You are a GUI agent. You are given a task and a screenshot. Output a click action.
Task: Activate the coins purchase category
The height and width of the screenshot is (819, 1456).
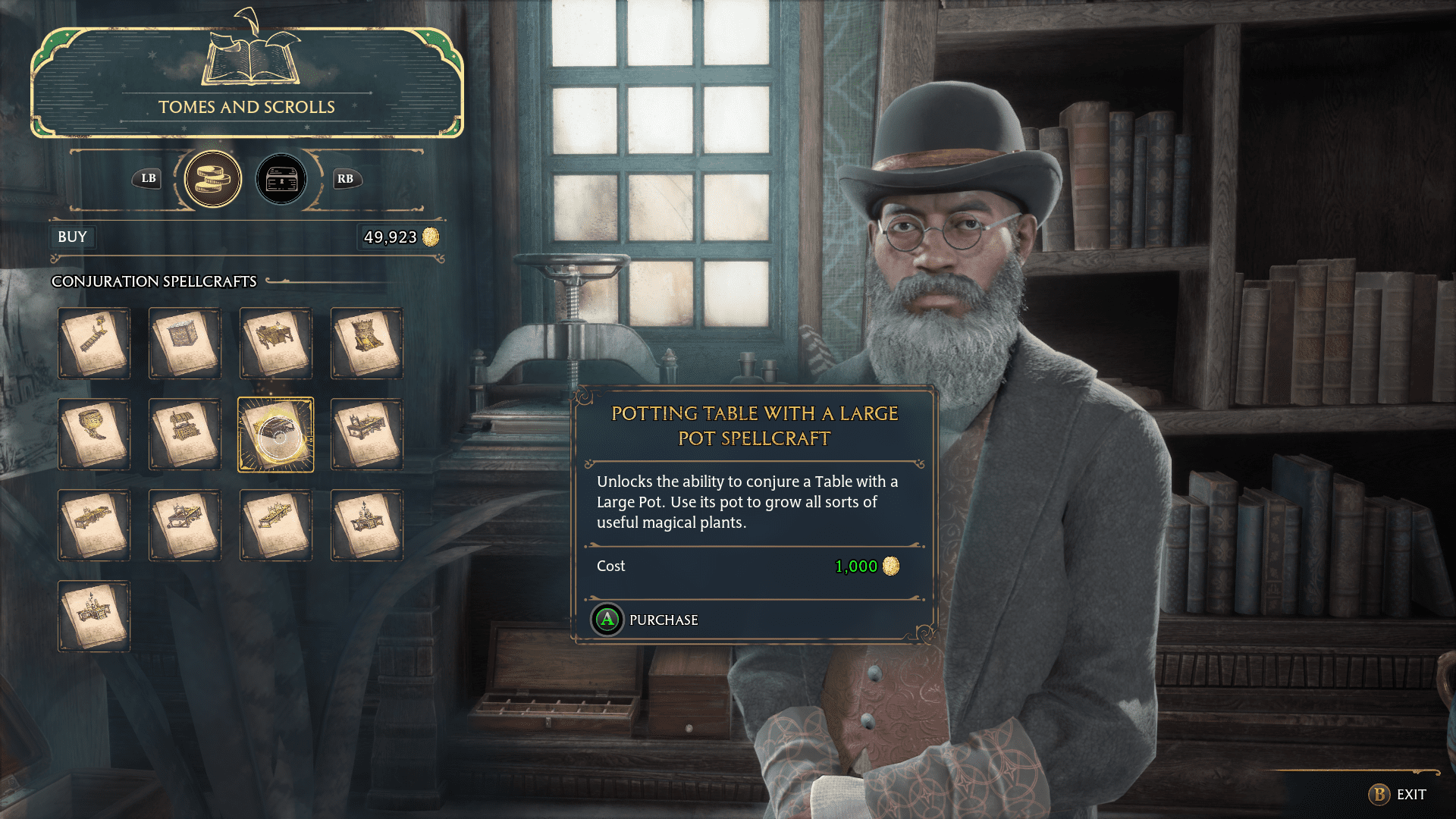[x=213, y=179]
